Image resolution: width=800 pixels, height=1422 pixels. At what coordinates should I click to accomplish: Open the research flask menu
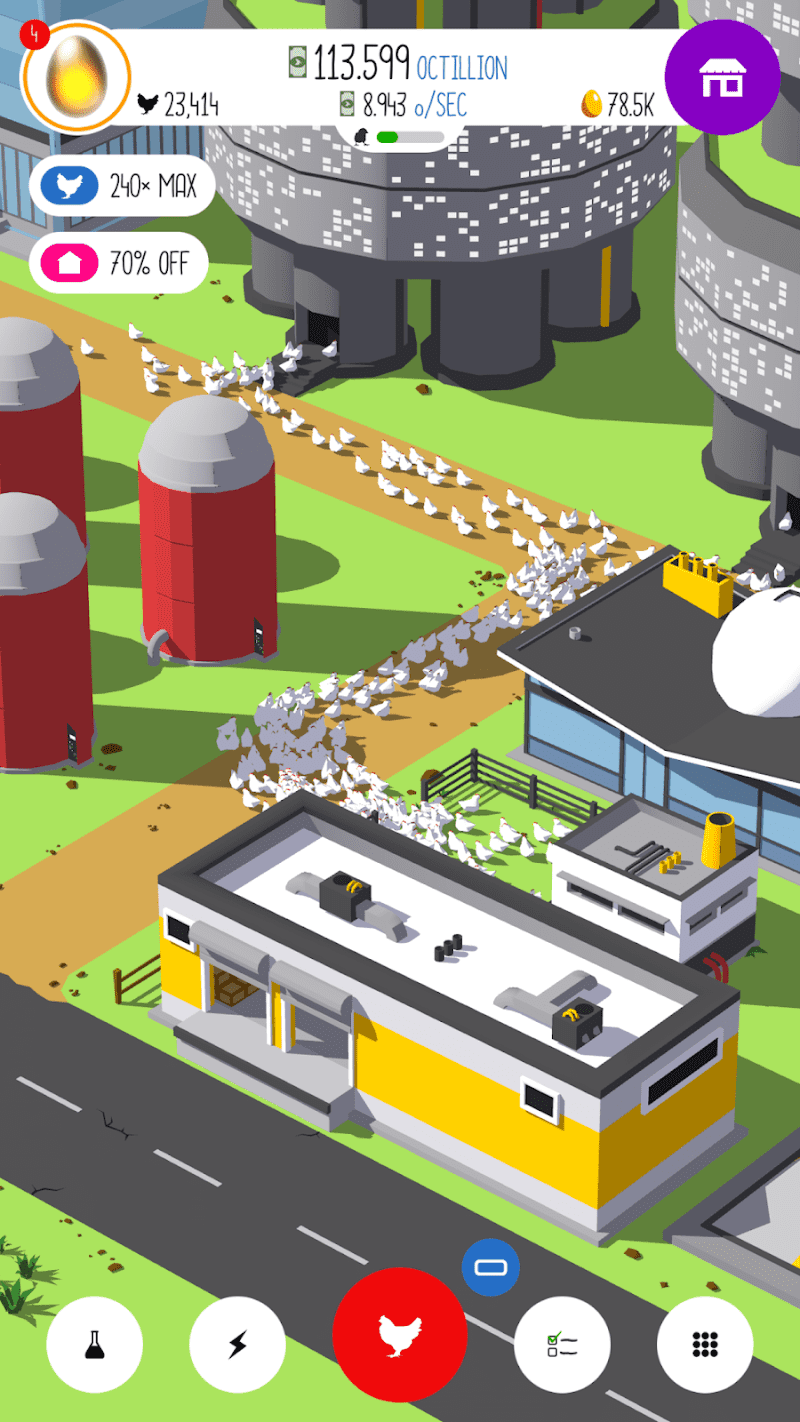pos(95,1344)
